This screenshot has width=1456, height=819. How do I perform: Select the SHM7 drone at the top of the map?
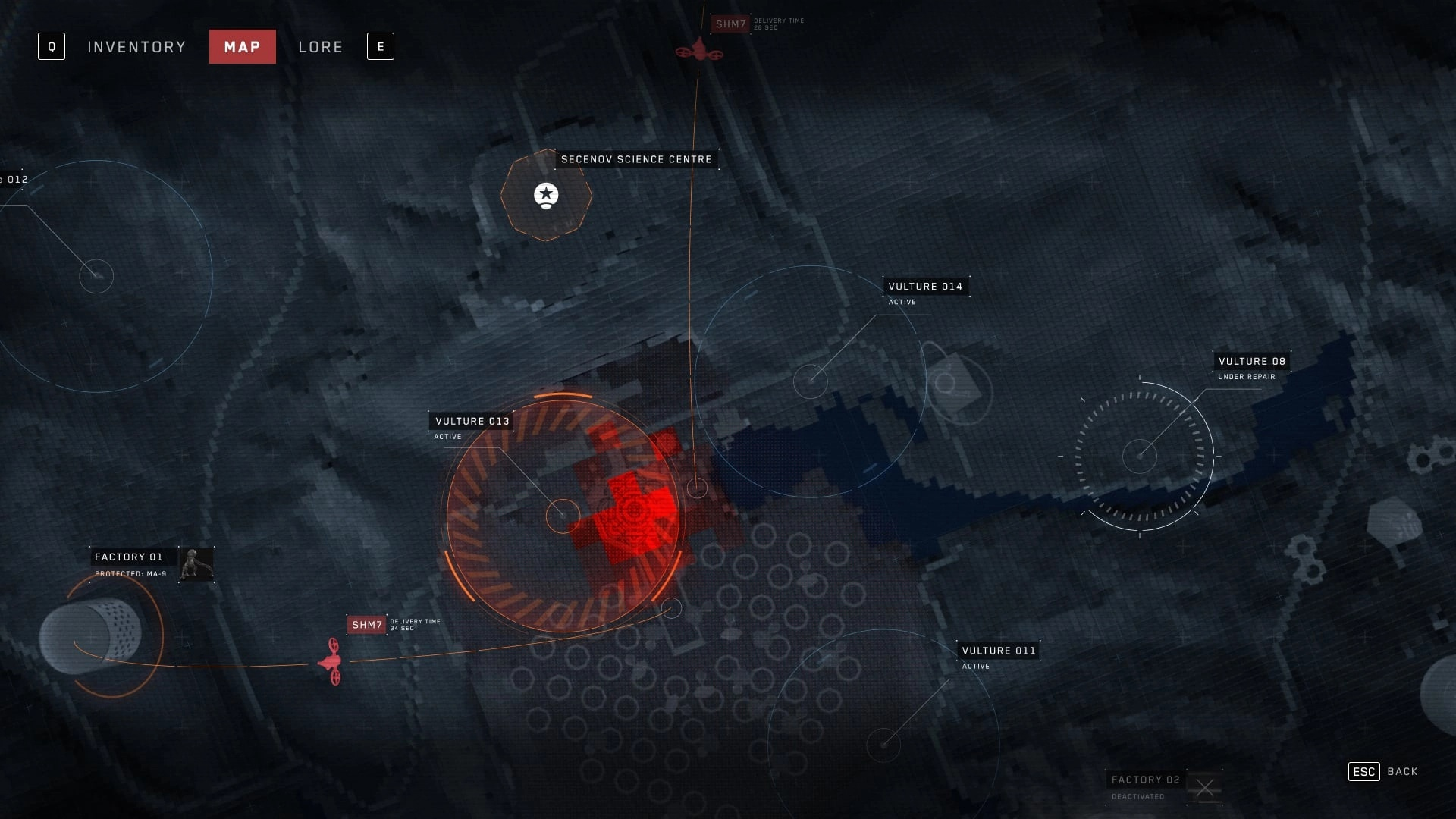tap(700, 52)
